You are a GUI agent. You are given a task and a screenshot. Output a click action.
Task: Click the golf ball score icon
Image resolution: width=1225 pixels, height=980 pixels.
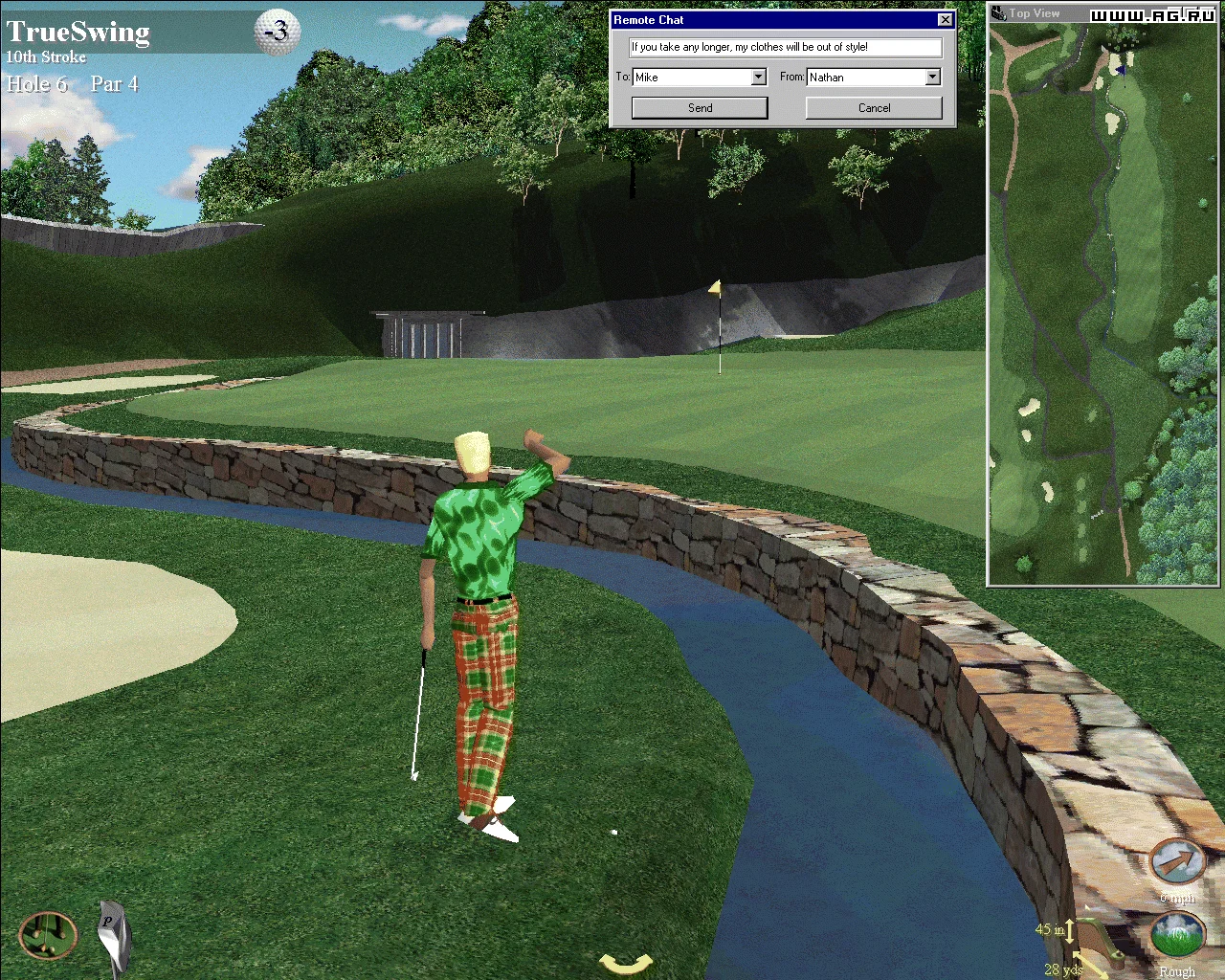pyautogui.click(x=277, y=33)
